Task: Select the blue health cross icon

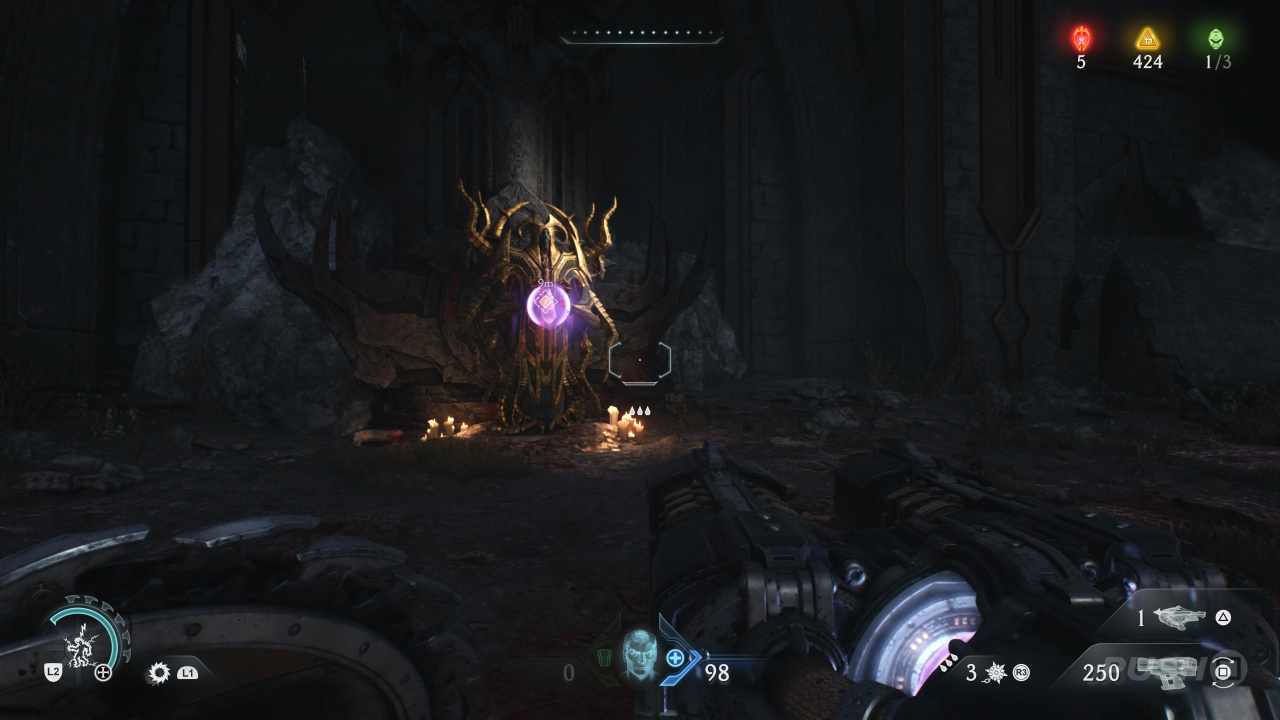Action: pyautogui.click(x=675, y=657)
